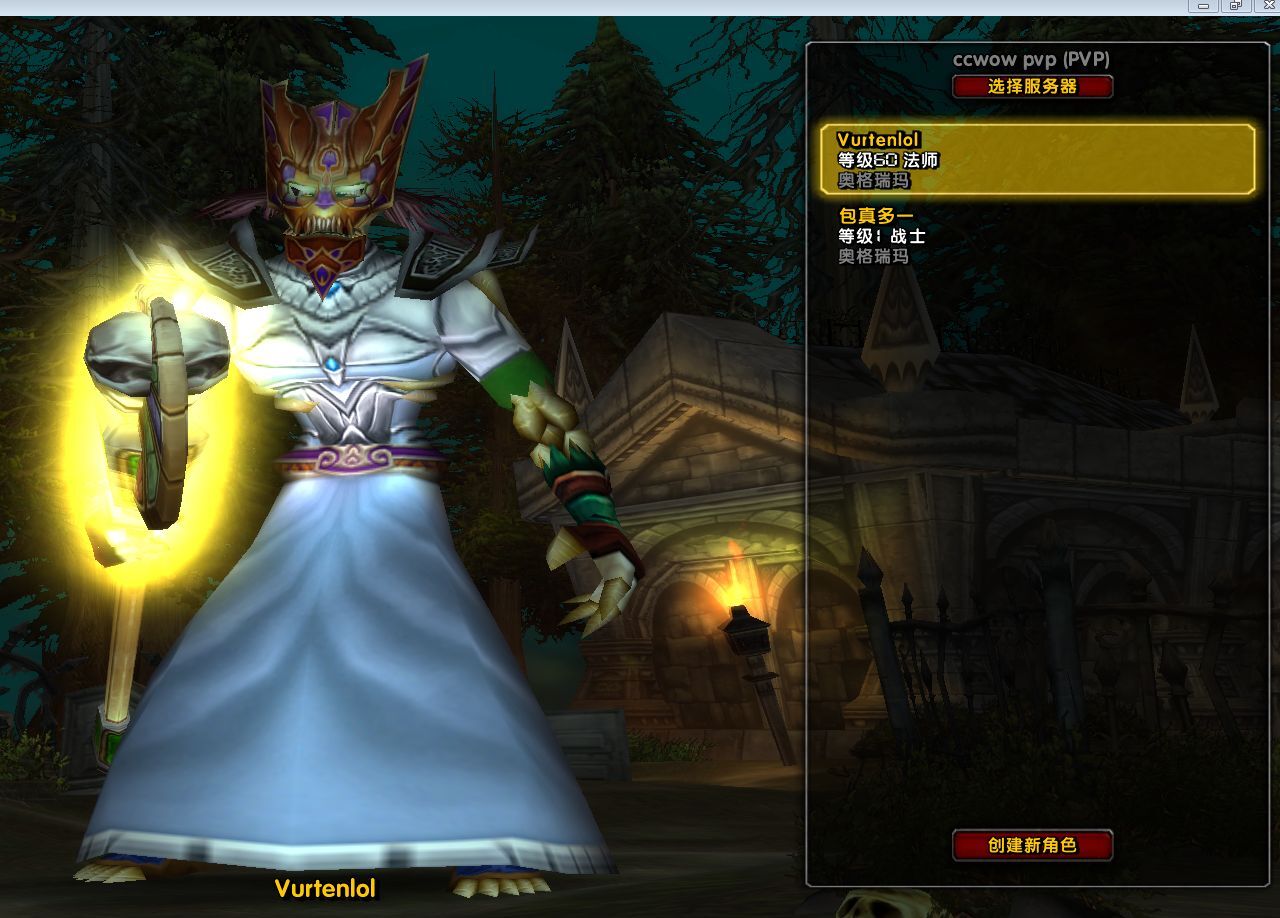Click the 选择服务器 realm selection button
Image resolution: width=1280 pixels, height=918 pixels.
[1032, 87]
